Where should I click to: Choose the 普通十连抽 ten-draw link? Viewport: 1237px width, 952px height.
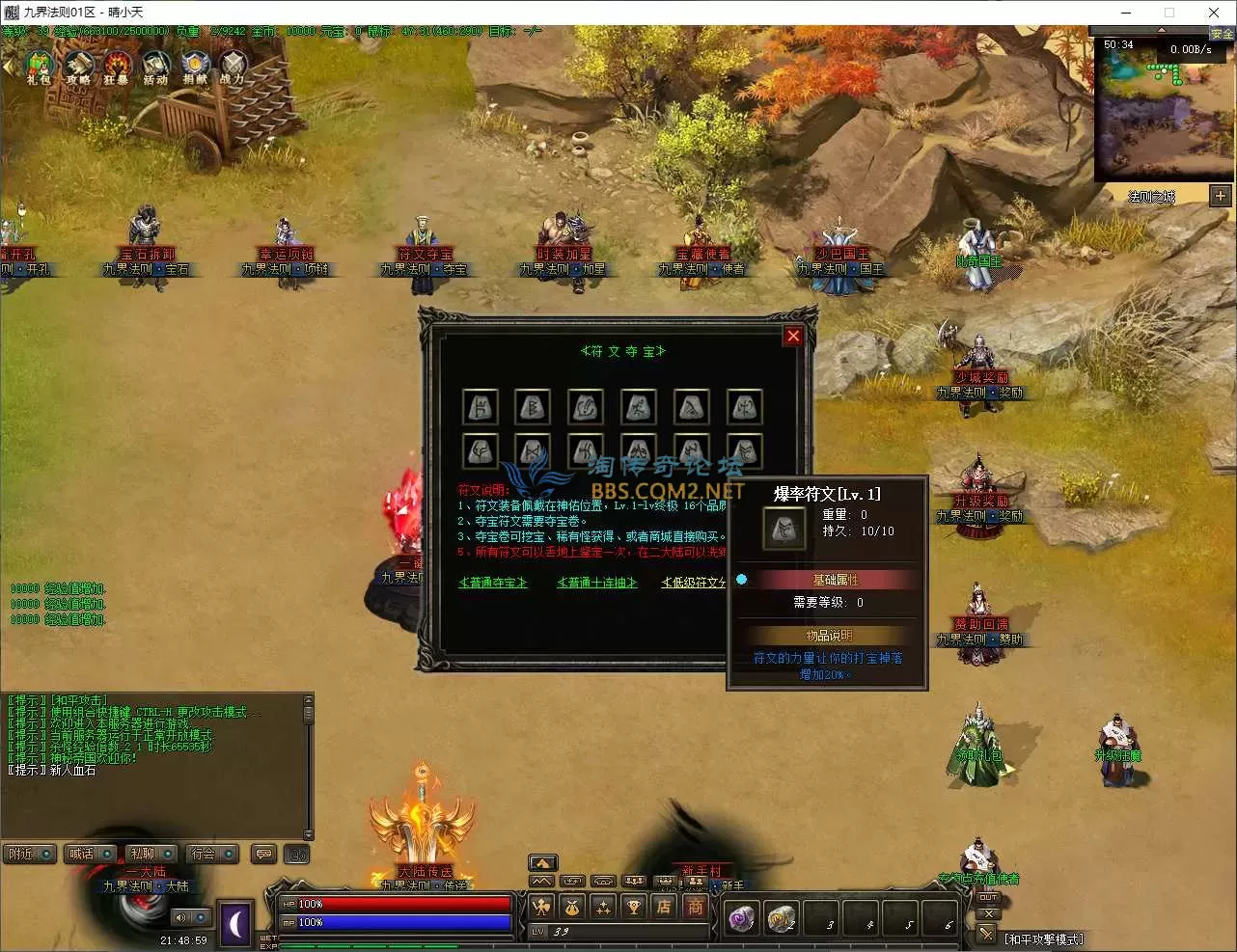(597, 583)
